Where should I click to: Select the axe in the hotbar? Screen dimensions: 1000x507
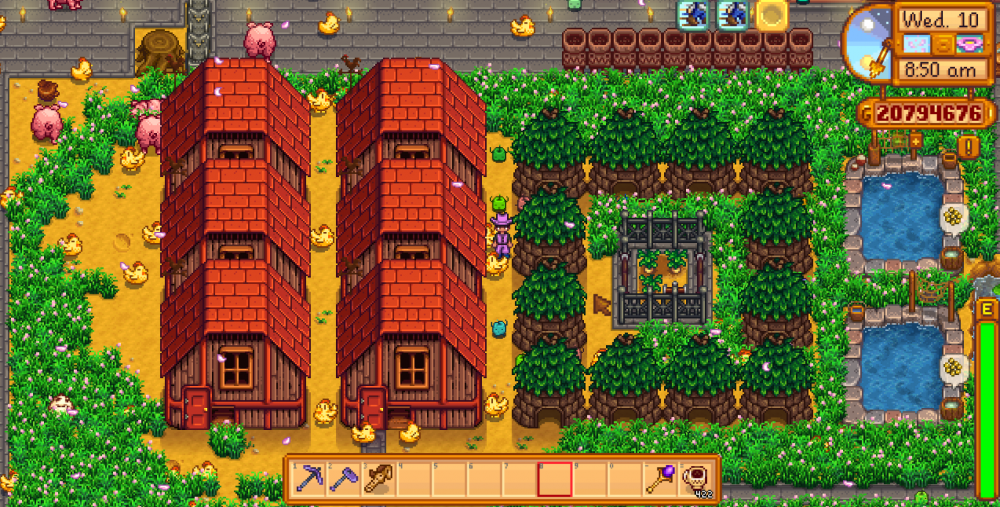345,479
